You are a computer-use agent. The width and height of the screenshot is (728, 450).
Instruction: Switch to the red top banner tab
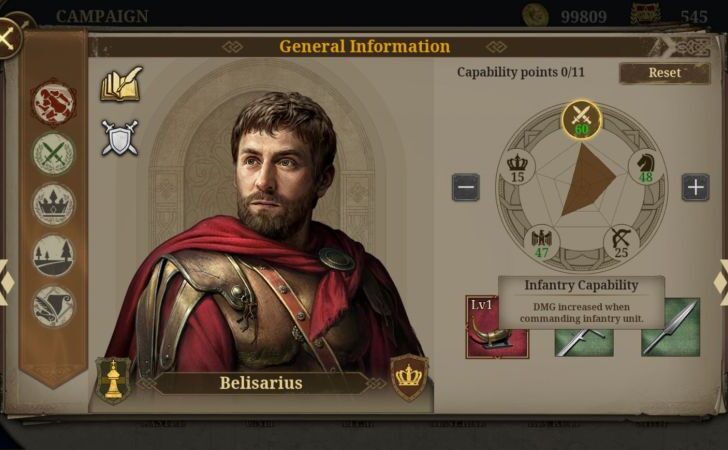pos(53,103)
